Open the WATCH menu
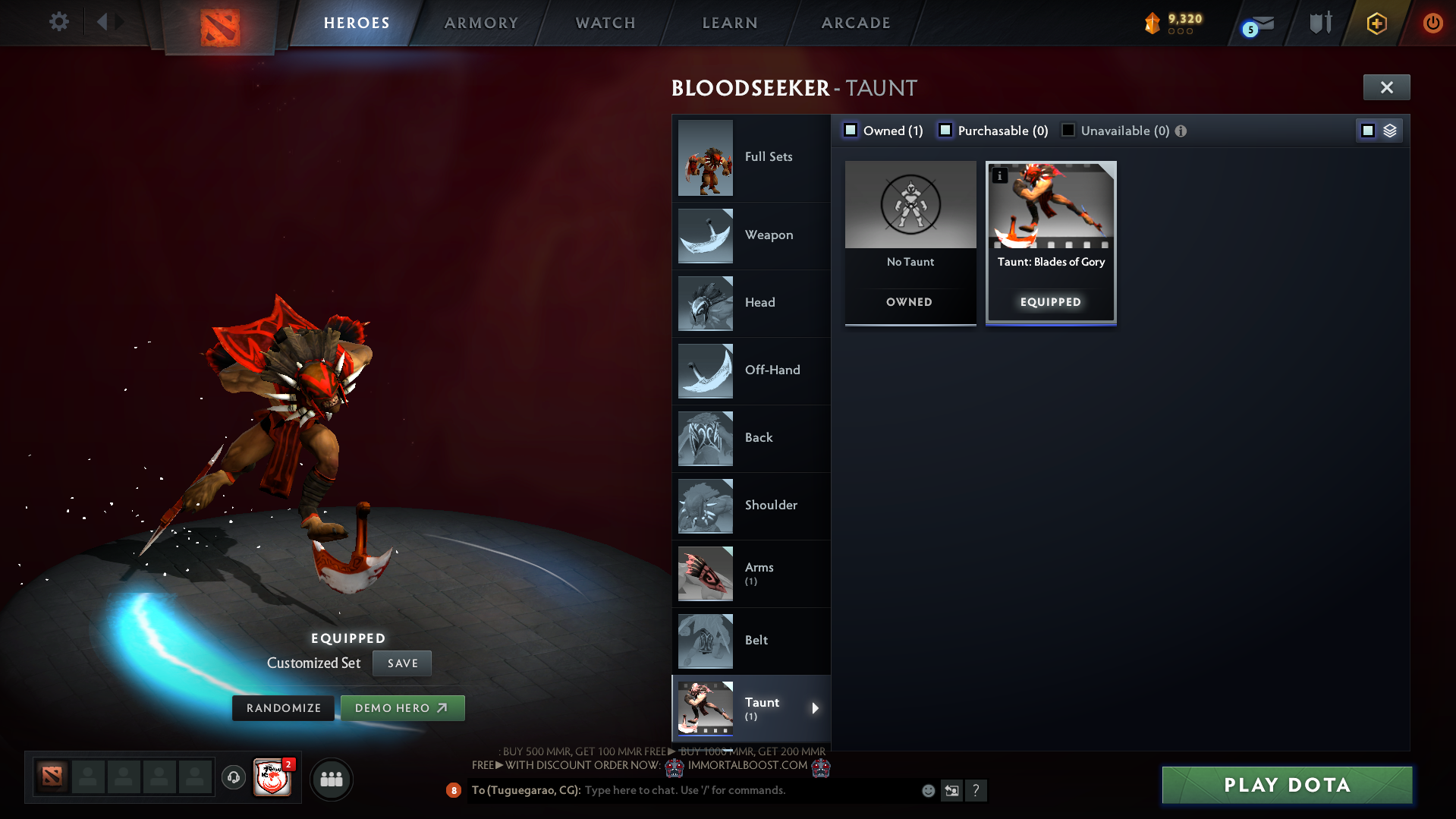This screenshot has width=1456, height=819. pos(605,23)
